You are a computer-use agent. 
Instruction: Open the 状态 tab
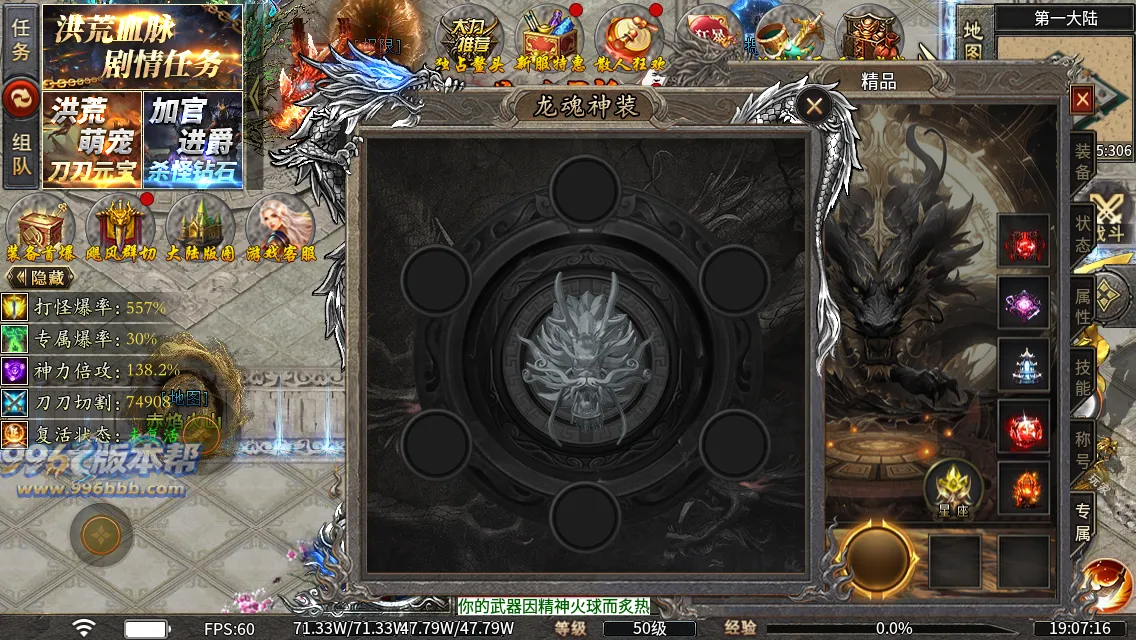click(1083, 233)
